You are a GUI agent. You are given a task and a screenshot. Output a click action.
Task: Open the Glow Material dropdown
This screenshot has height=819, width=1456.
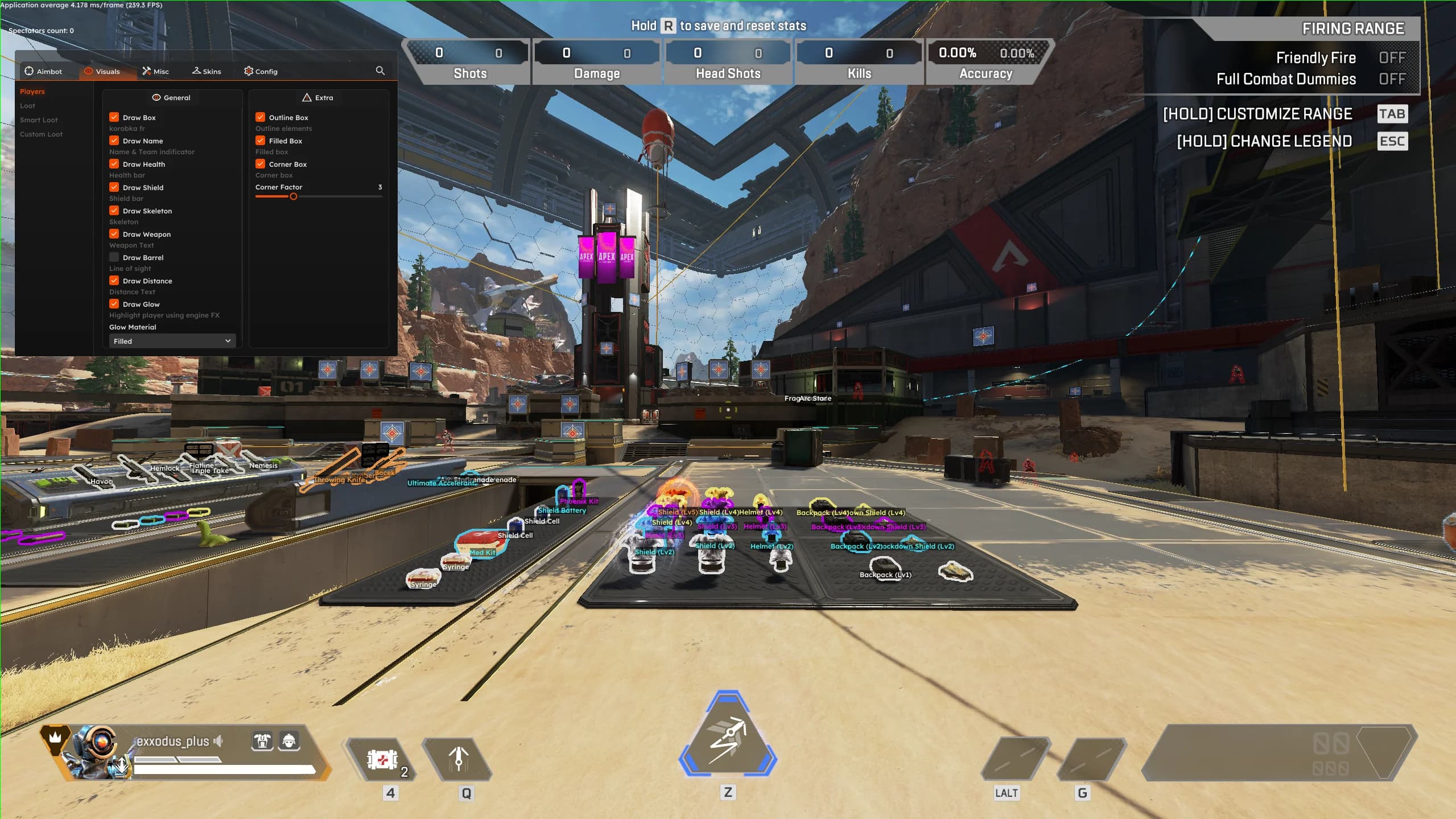(171, 340)
